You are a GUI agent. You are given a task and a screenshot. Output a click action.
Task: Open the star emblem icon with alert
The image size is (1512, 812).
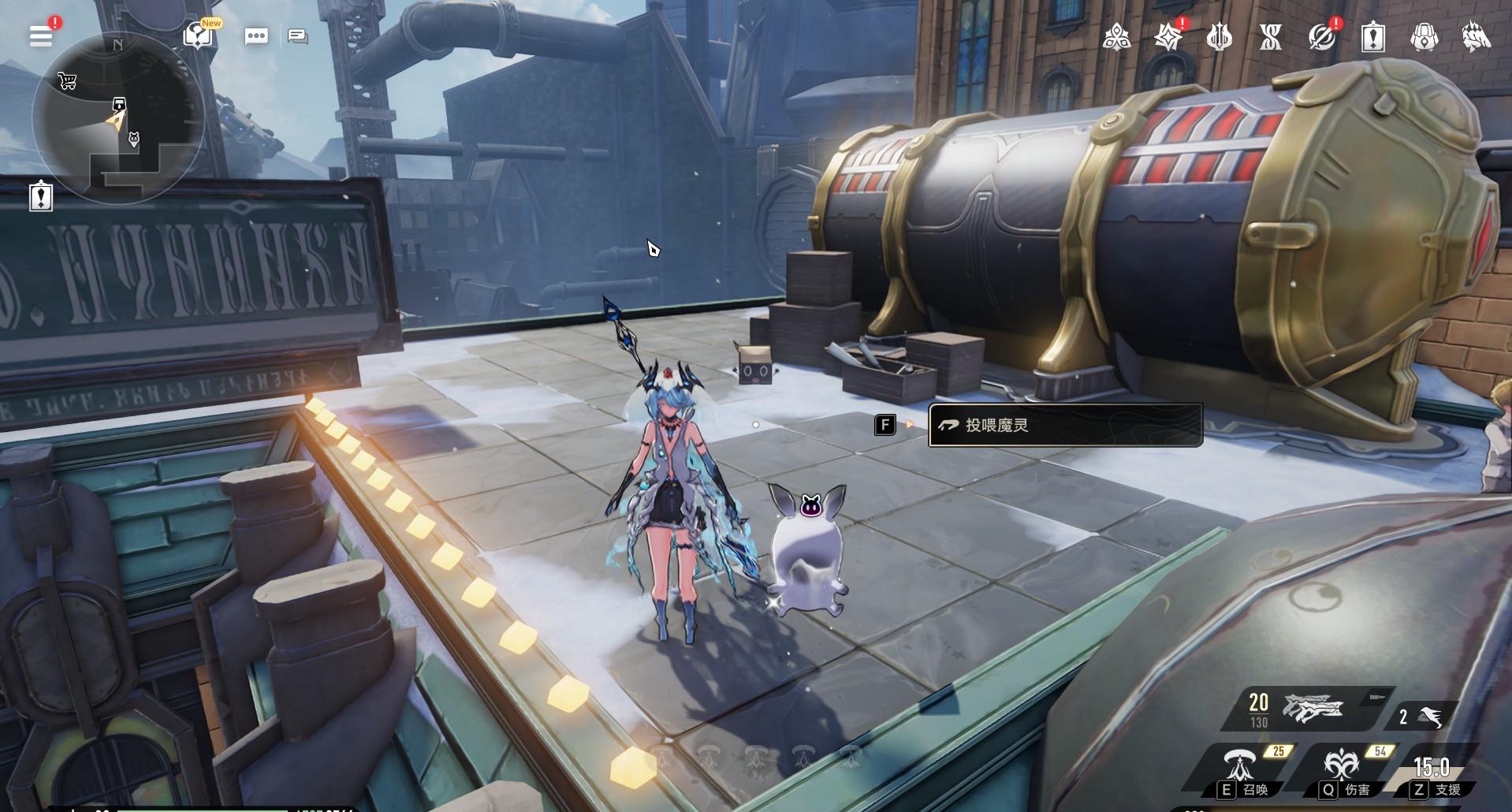pyautogui.click(x=1168, y=36)
